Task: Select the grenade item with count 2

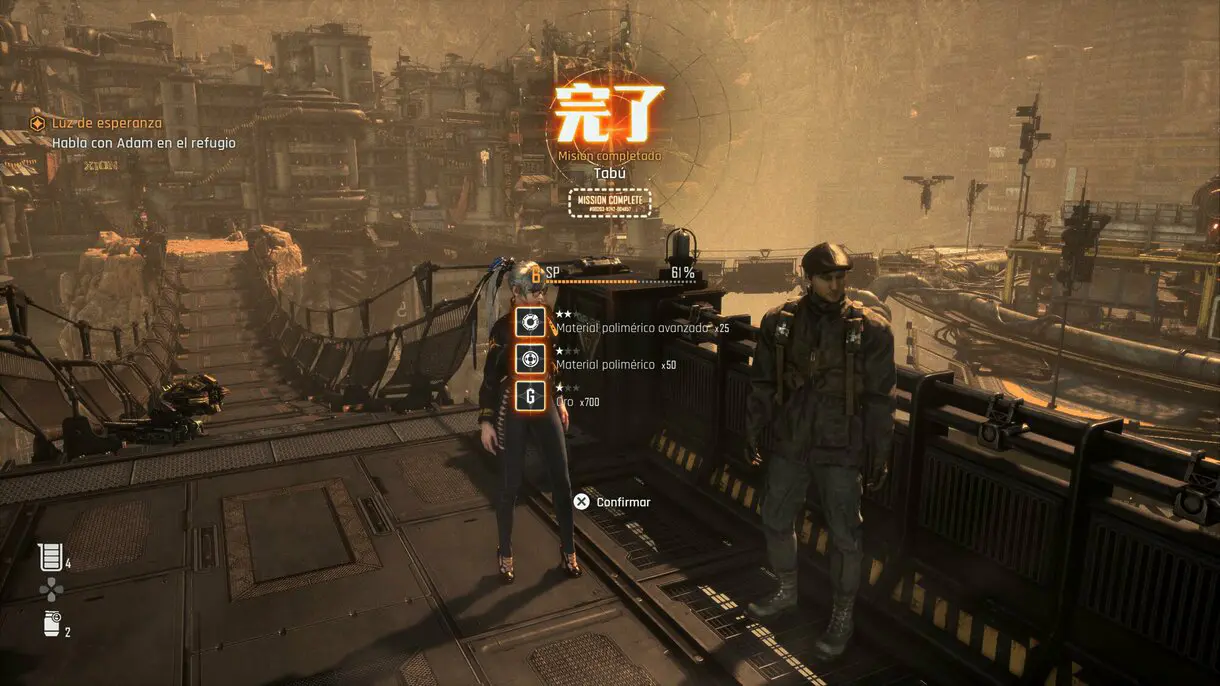Action: click(x=50, y=625)
